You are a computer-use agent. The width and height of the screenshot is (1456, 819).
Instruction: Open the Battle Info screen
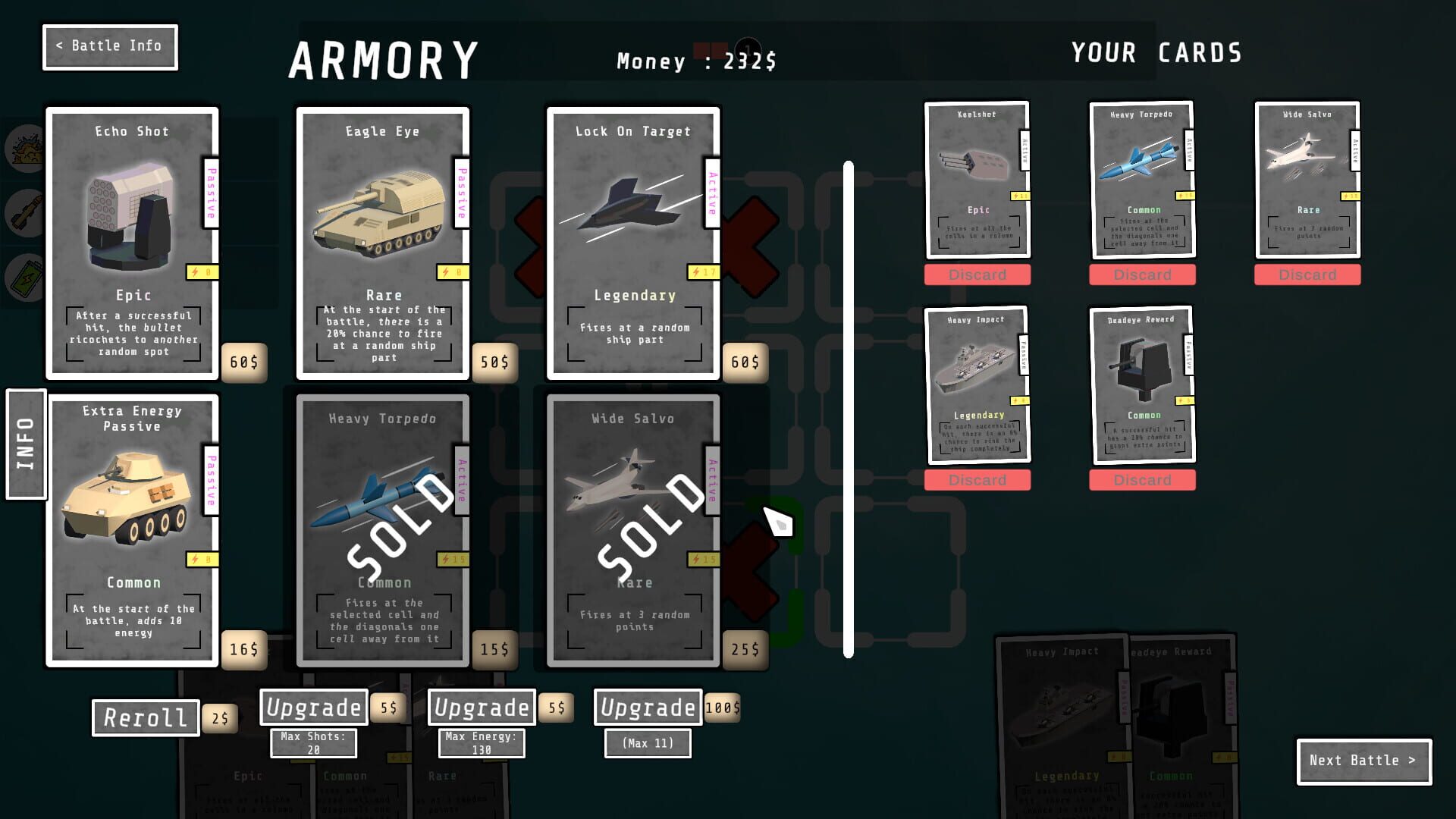pyautogui.click(x=109, y=46)
